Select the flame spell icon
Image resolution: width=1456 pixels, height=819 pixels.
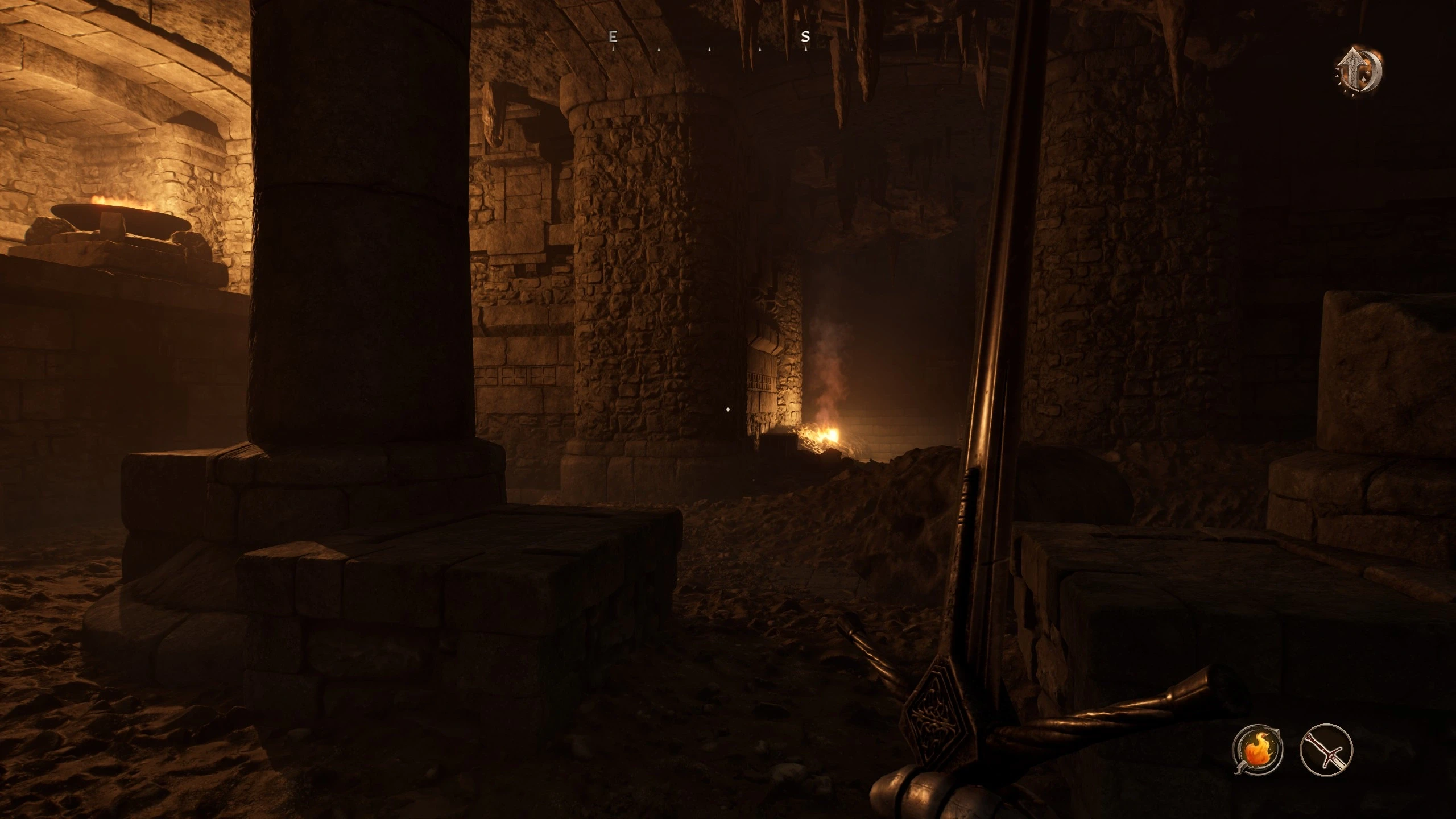[x=1258, y=750]
